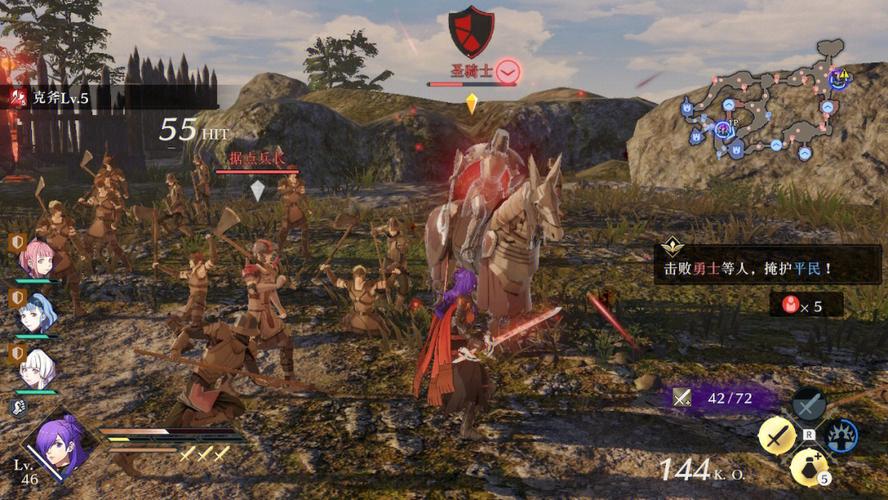Select the blue-haired ally portrait
Screen dimensions: 888x500
(x=37, y=312)
